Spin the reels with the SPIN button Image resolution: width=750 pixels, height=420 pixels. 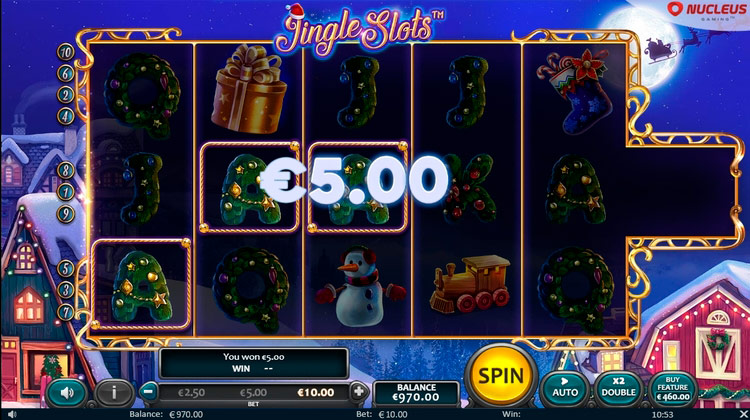coord(498,377)
